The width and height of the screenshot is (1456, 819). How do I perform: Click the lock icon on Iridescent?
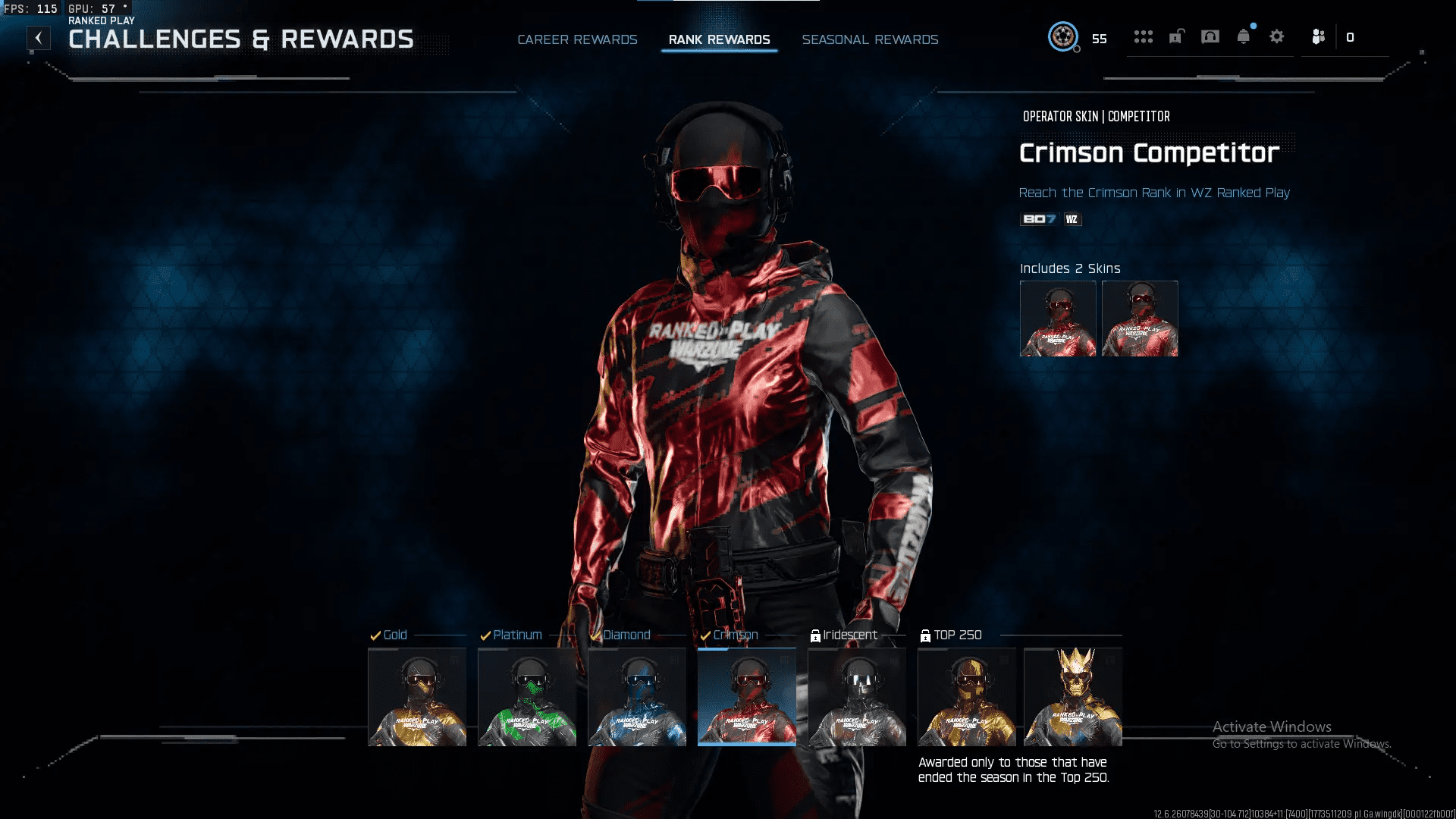coord(816,635)
